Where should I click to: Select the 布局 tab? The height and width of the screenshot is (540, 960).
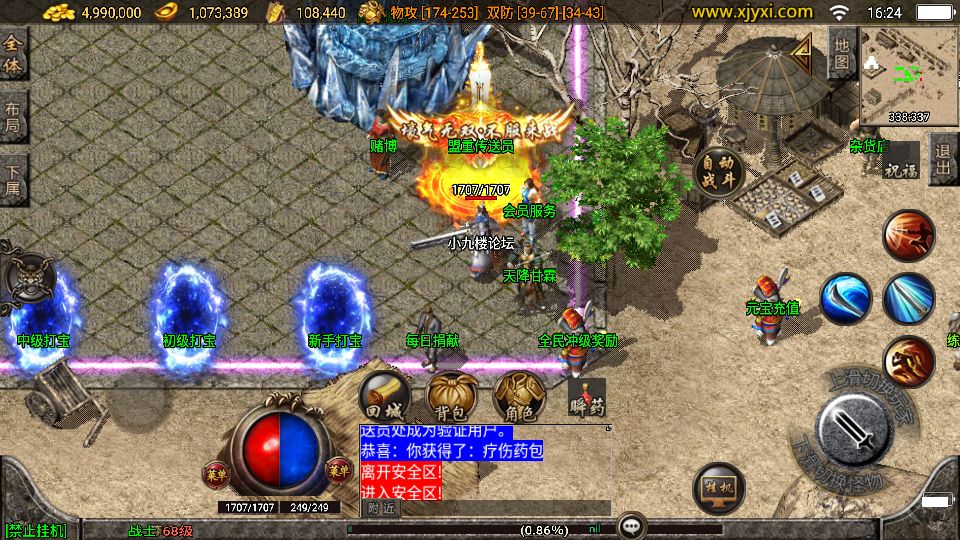tap(13, 118)
